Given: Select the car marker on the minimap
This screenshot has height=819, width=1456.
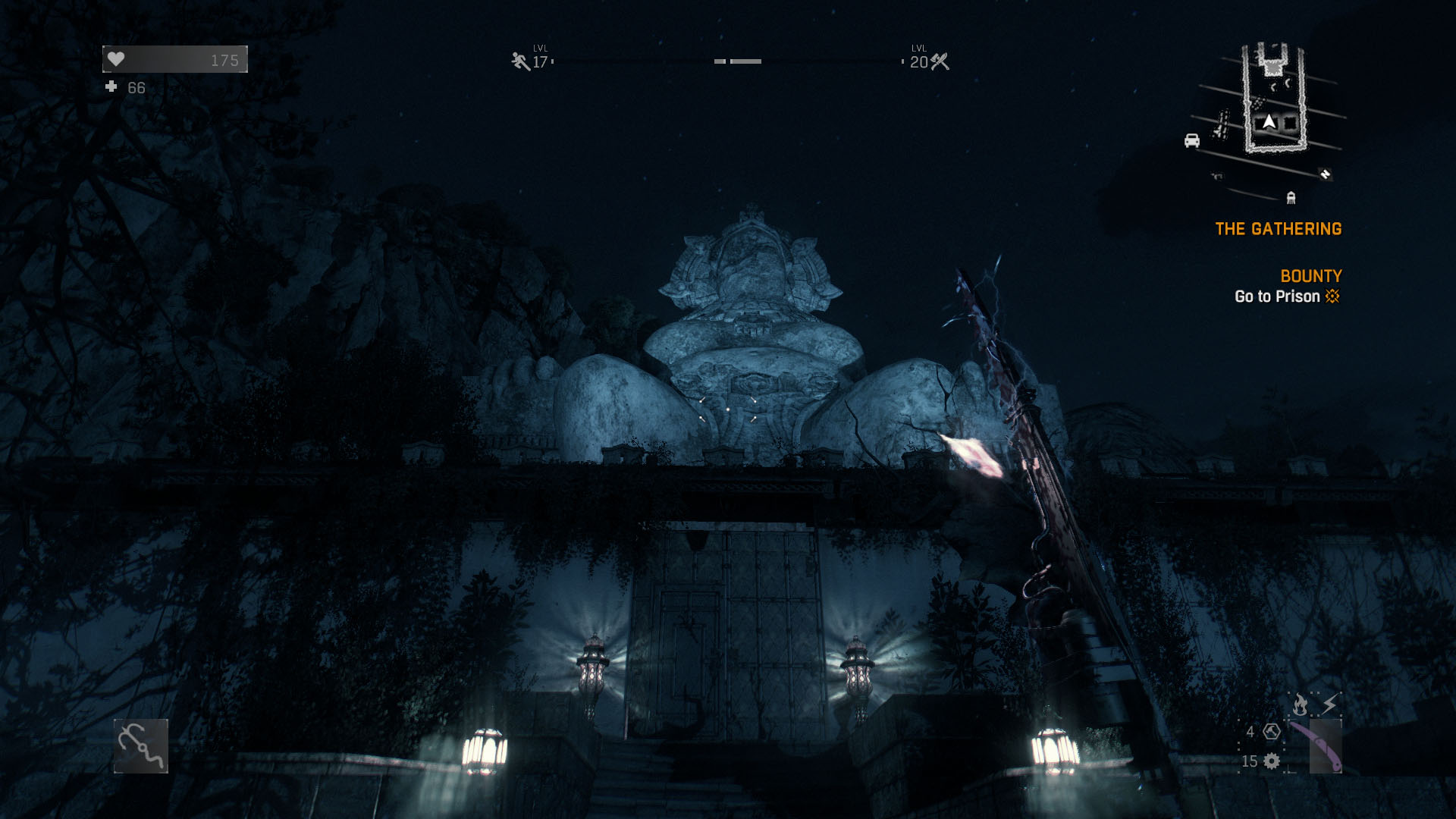Looking at the screenshot, I should tap(1191, 140).
